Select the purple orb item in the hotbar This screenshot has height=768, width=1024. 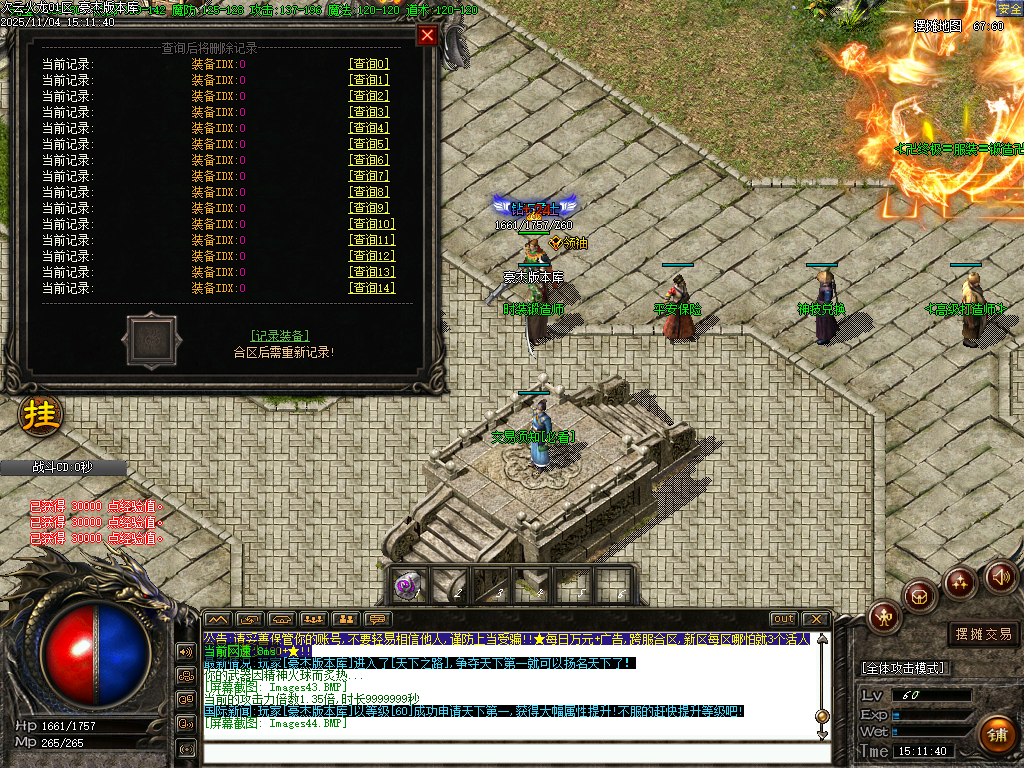(407, 586)
